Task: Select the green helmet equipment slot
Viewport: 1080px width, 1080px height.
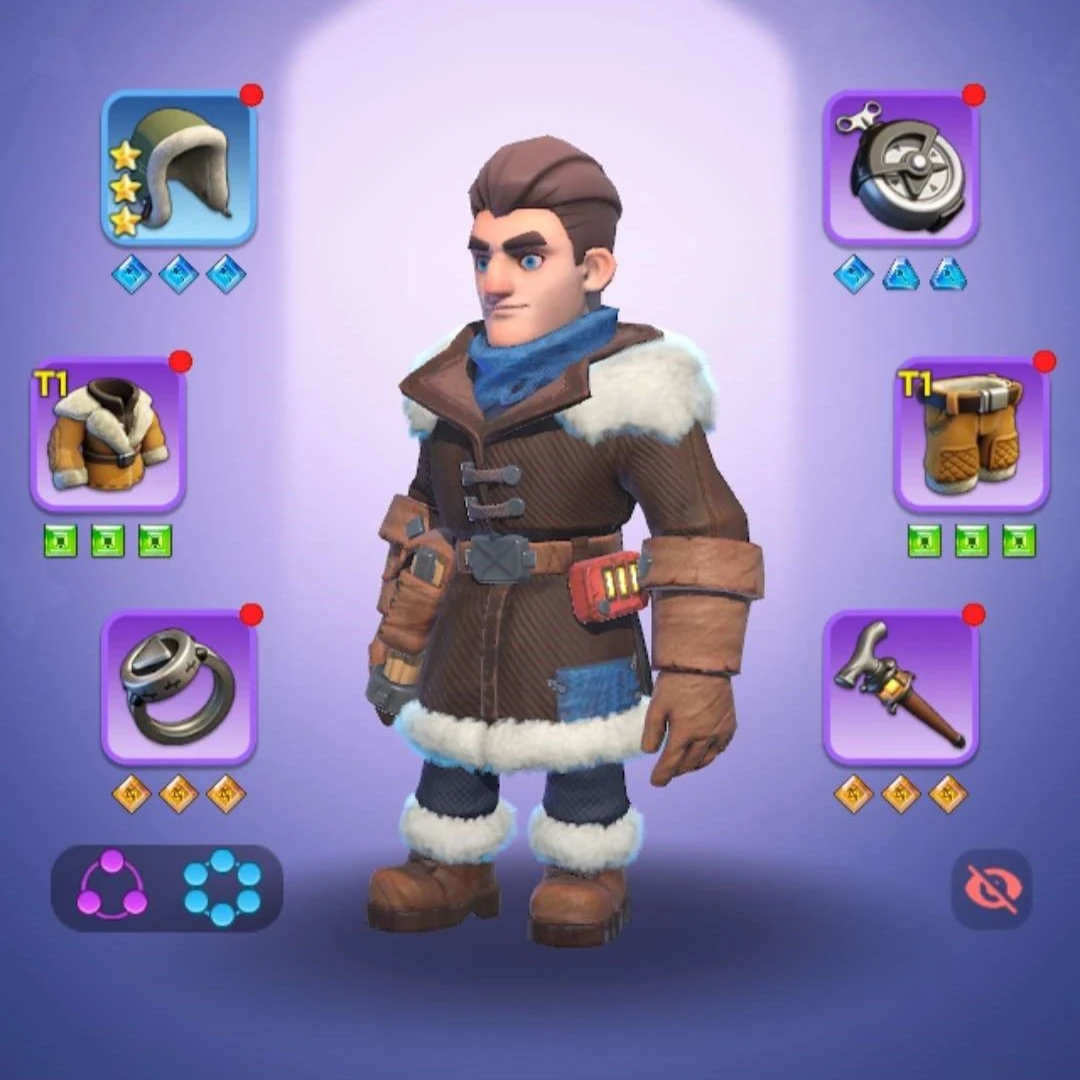Action: click(x=179, y=168)
